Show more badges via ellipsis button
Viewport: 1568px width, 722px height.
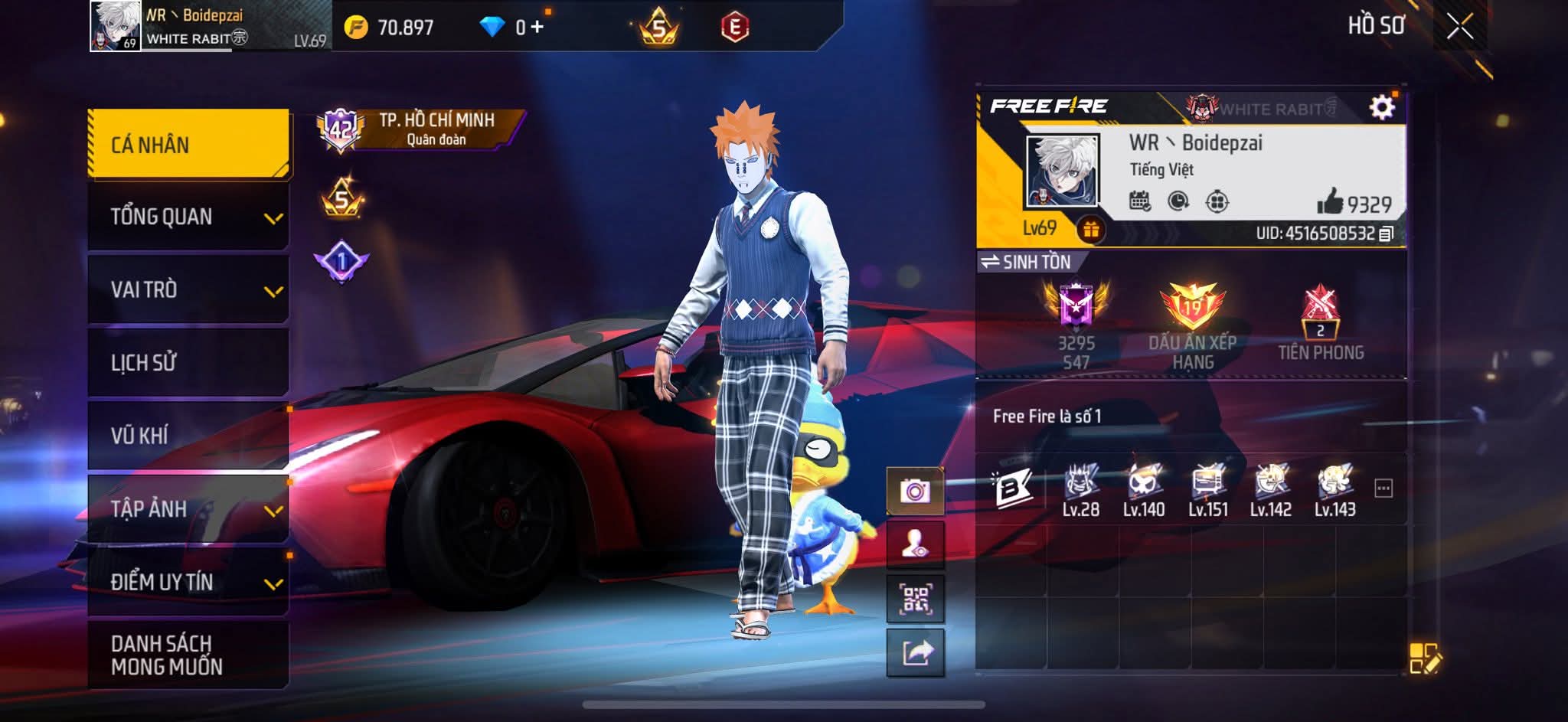click(x=1383, y=488)
